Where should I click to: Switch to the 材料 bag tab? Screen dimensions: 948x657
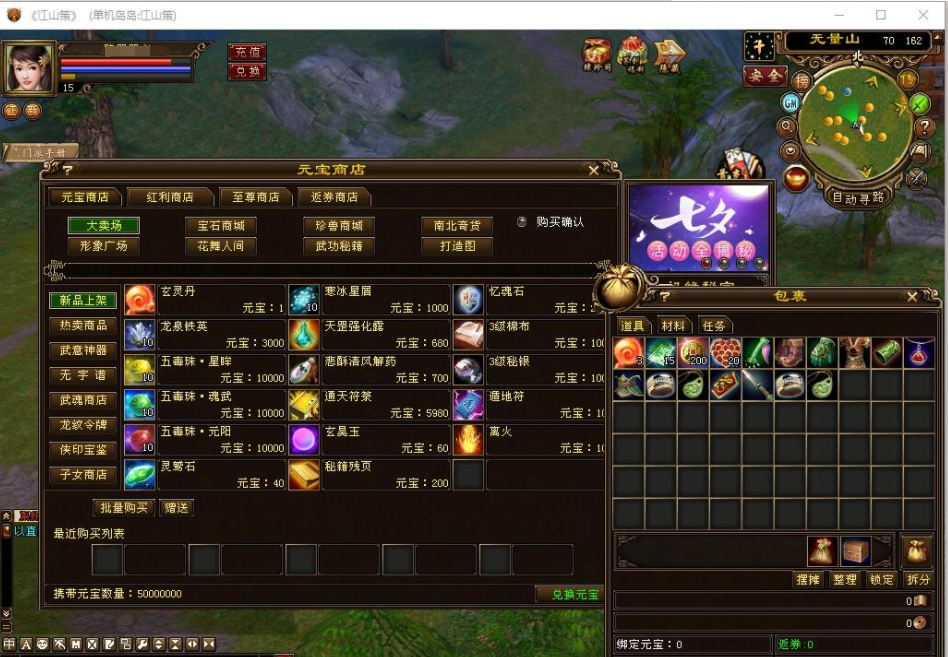[x=673, y=326]
